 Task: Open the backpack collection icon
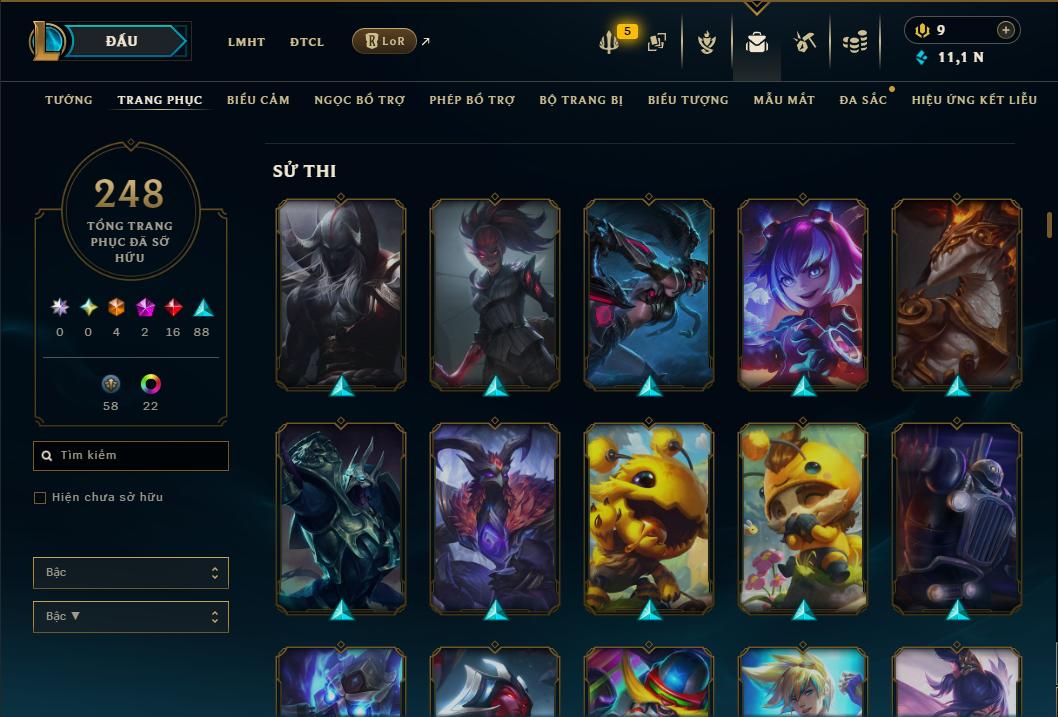(757, 43)
